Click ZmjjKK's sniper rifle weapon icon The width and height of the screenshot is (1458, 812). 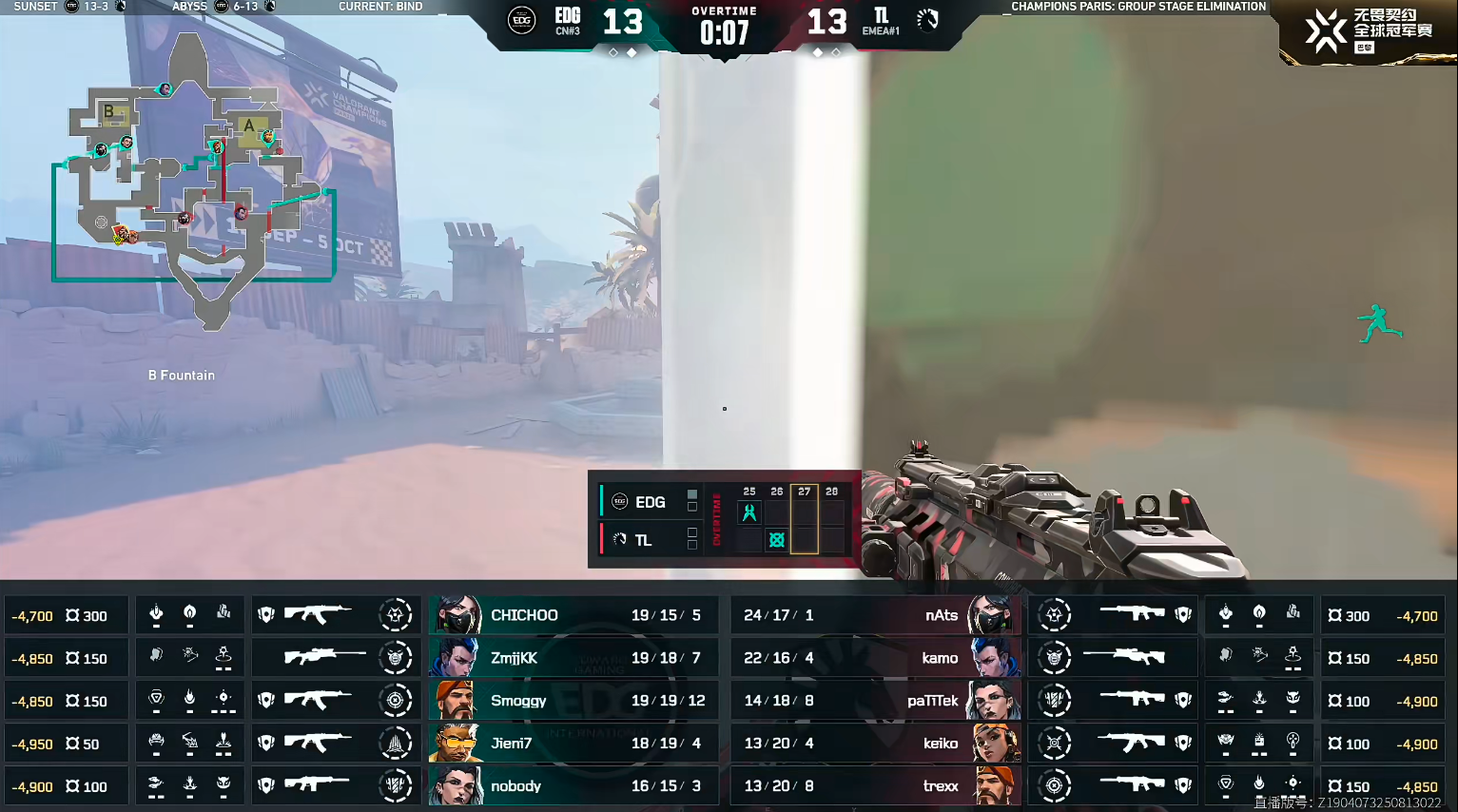(324, 657)
